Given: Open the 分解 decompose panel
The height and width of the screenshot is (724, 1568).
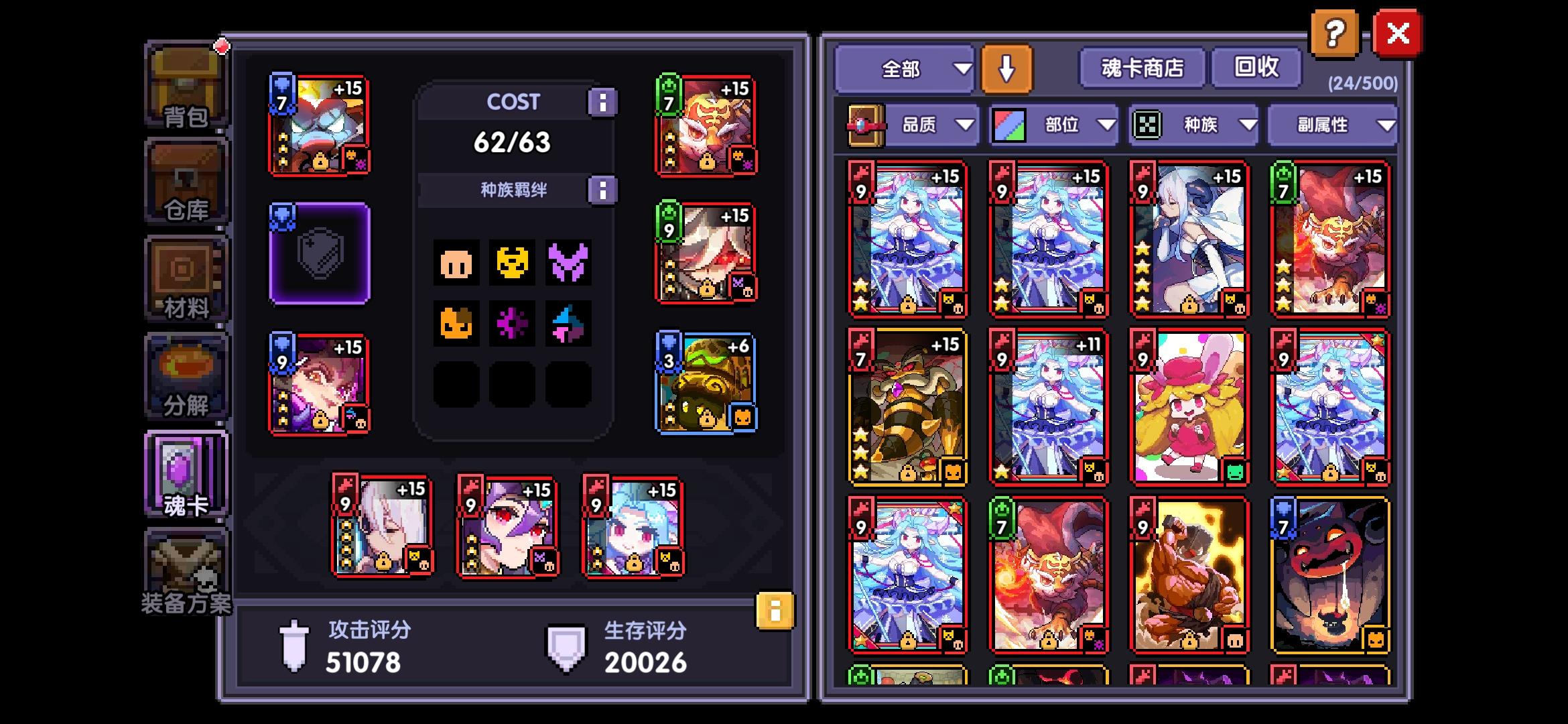Looking at the screenshot, I should 186,374.
